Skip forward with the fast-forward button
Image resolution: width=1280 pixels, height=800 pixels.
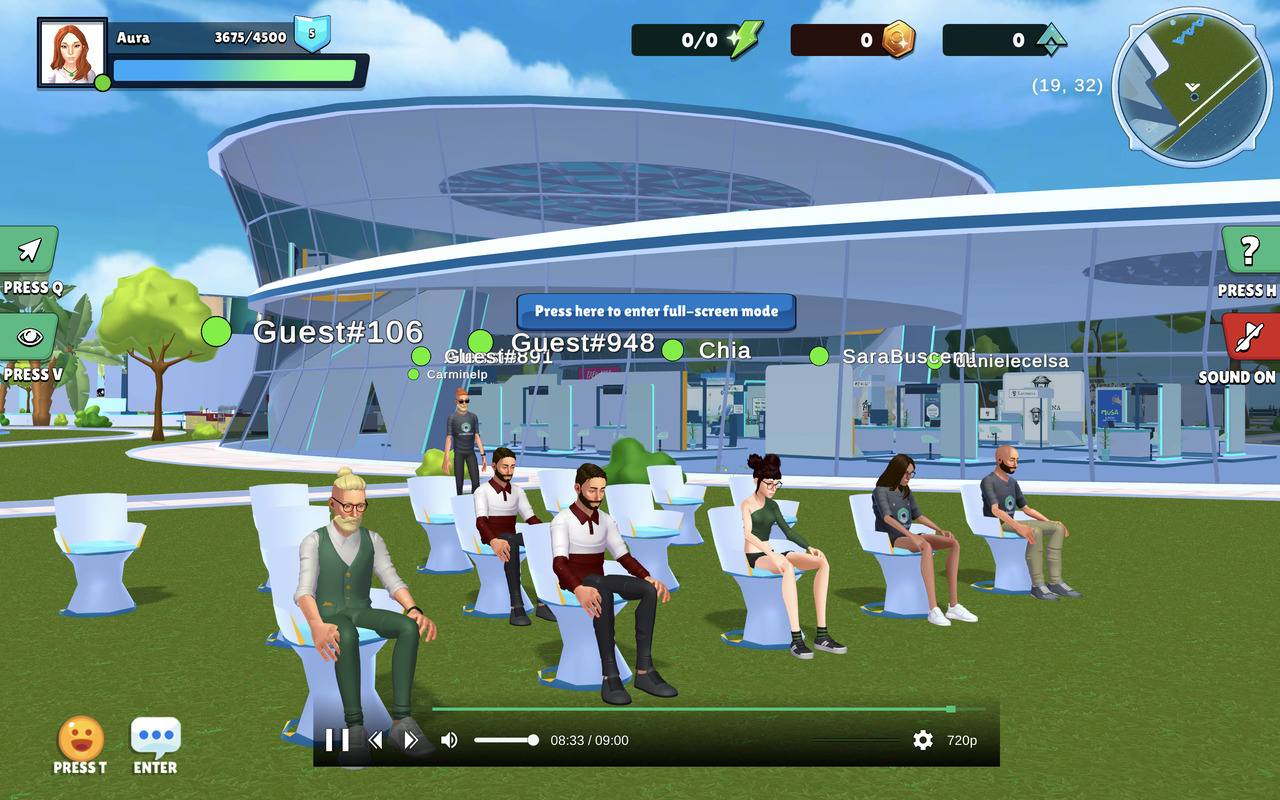pos(410,740)
